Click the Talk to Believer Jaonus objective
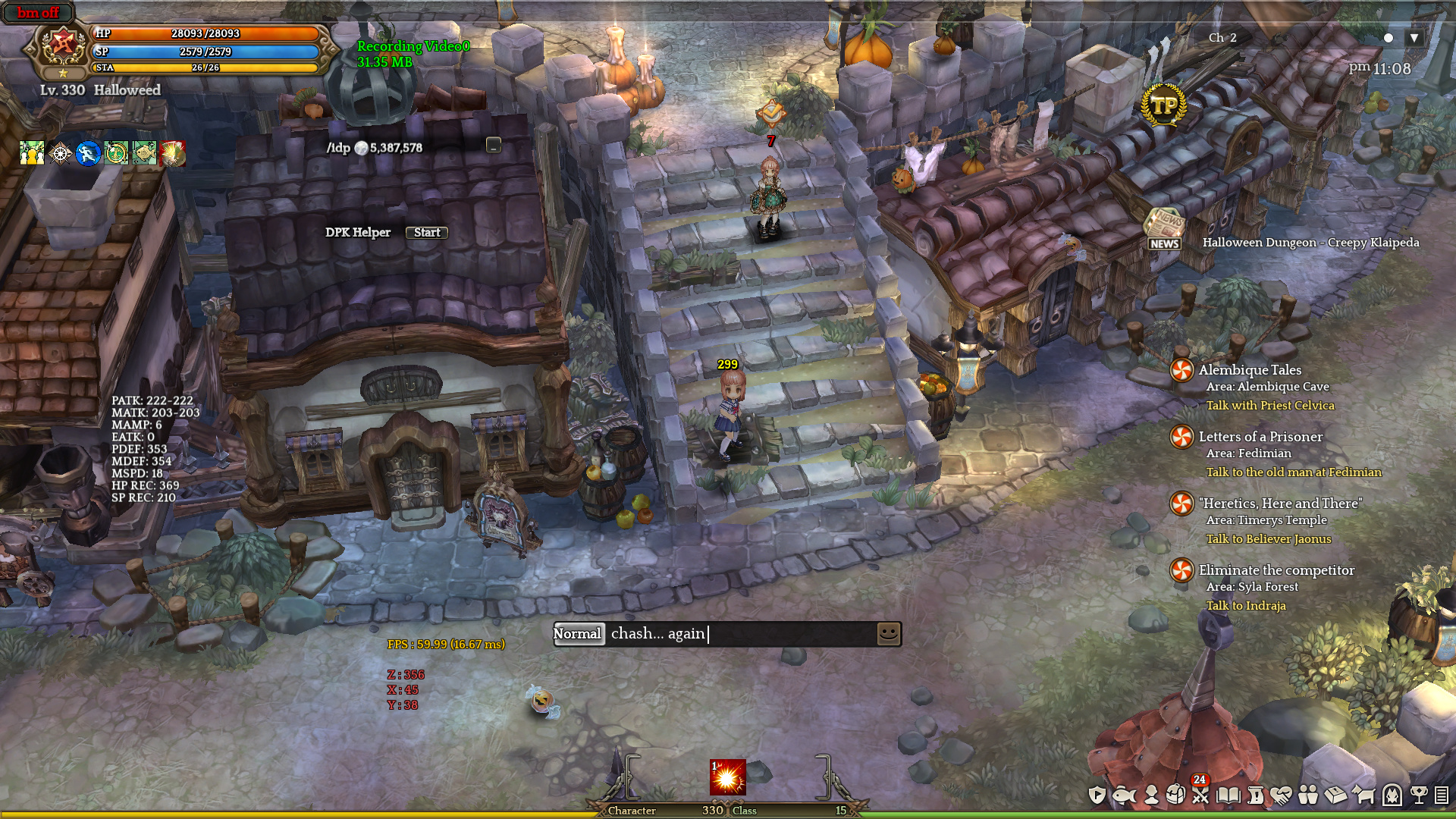 pyautogui.click(x=1269, y=539)
